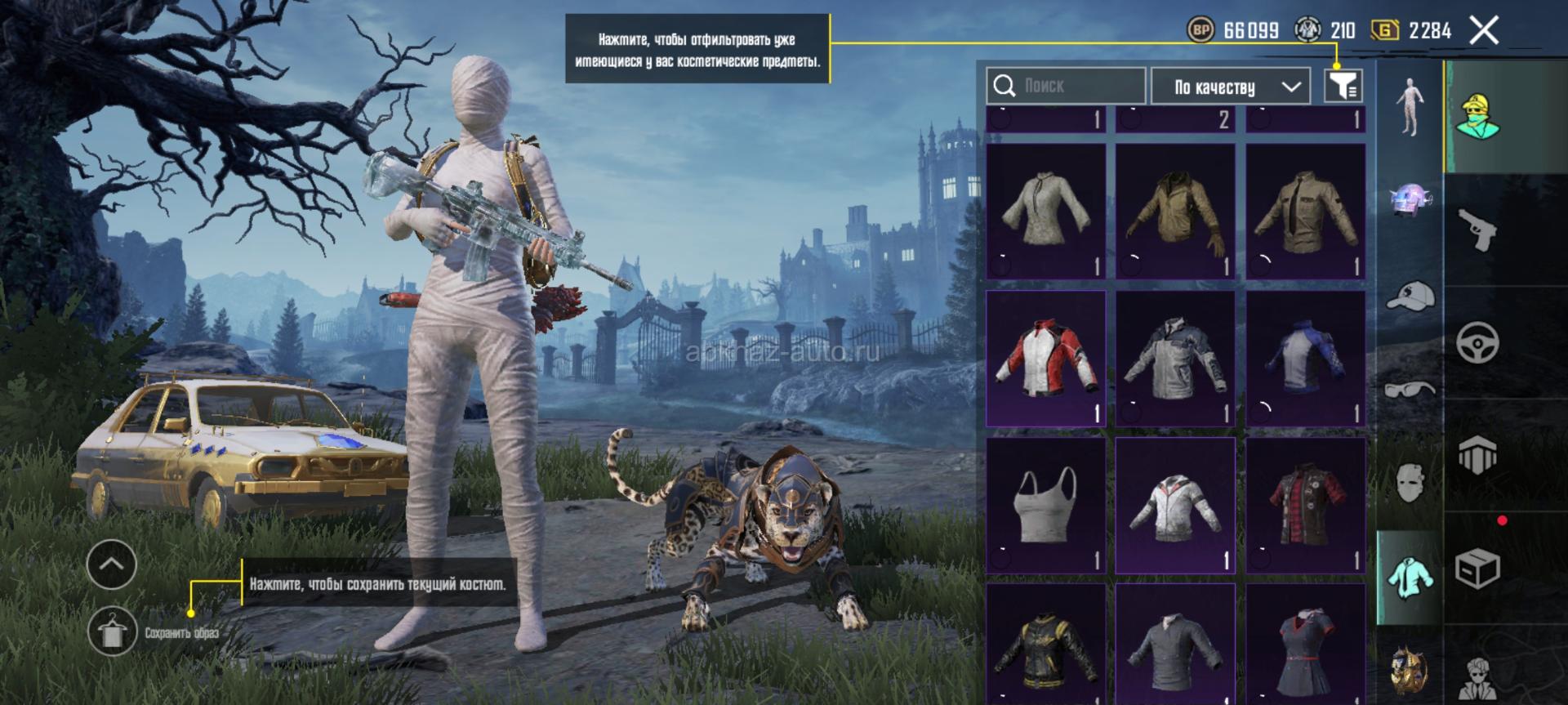Image resolution: width=1568 pixels, height=705 pixels.
Task: Switch to the pistol weapons section
Action: pos(1478,229)
